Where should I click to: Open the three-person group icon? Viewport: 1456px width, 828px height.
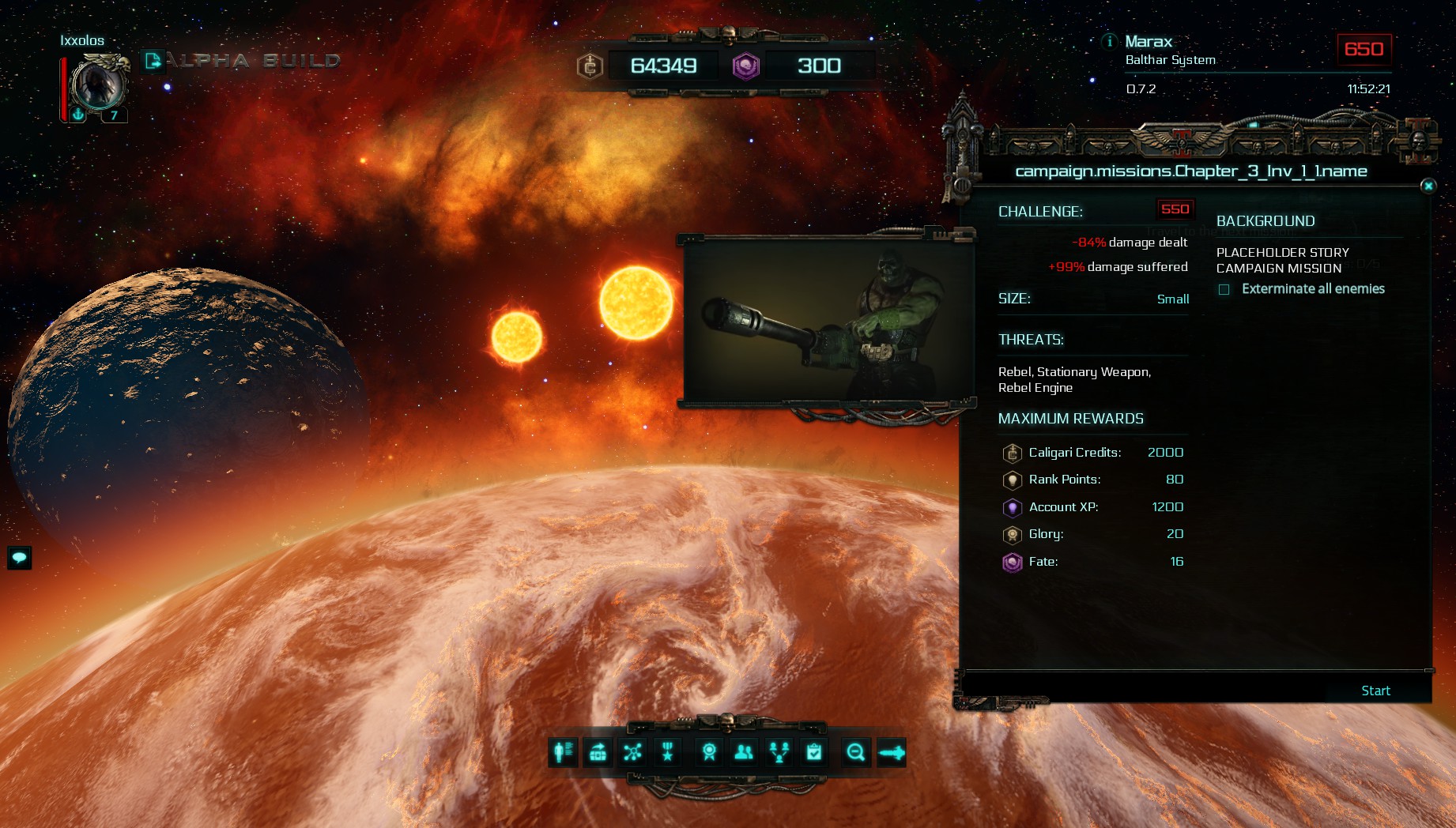779,752
